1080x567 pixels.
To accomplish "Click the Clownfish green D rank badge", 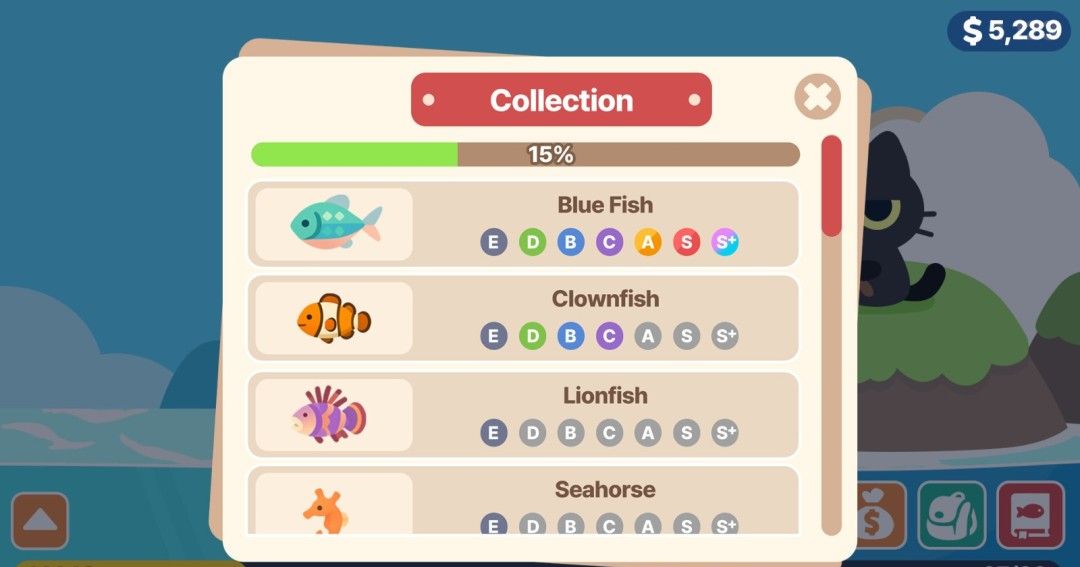I will point(532,336).
